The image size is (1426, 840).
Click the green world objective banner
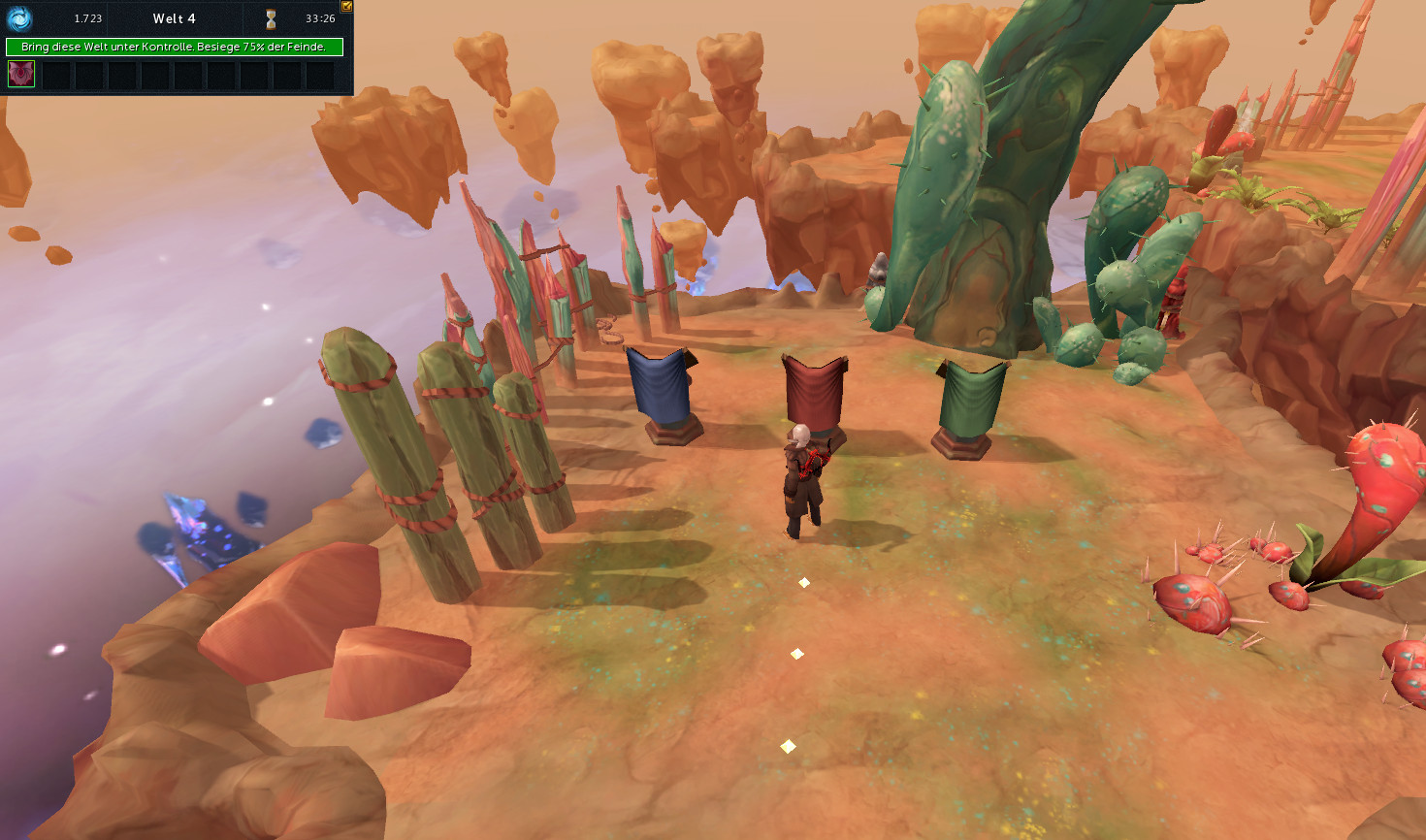175,47
